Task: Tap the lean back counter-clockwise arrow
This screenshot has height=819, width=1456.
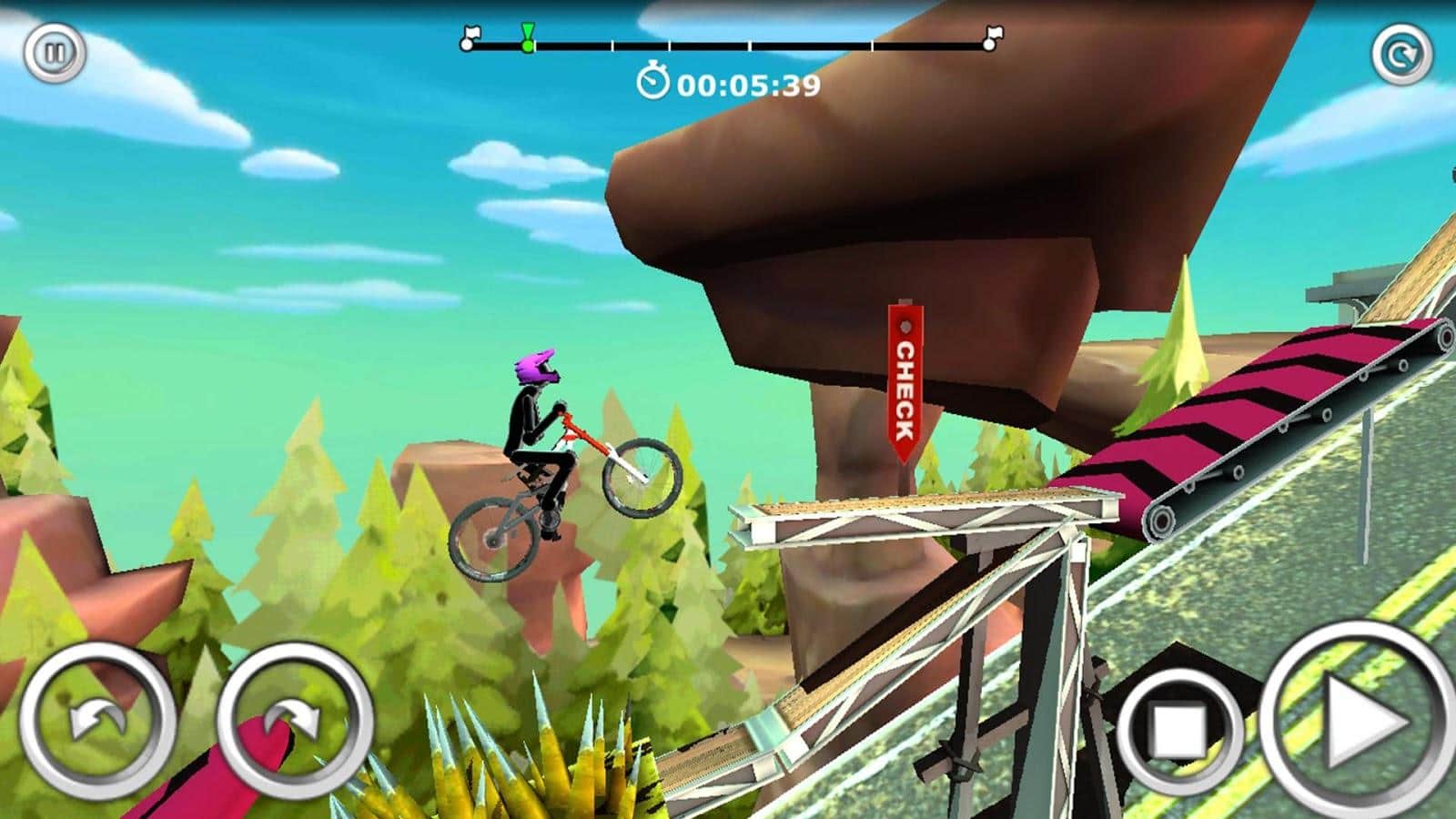Action: (97, 722)
